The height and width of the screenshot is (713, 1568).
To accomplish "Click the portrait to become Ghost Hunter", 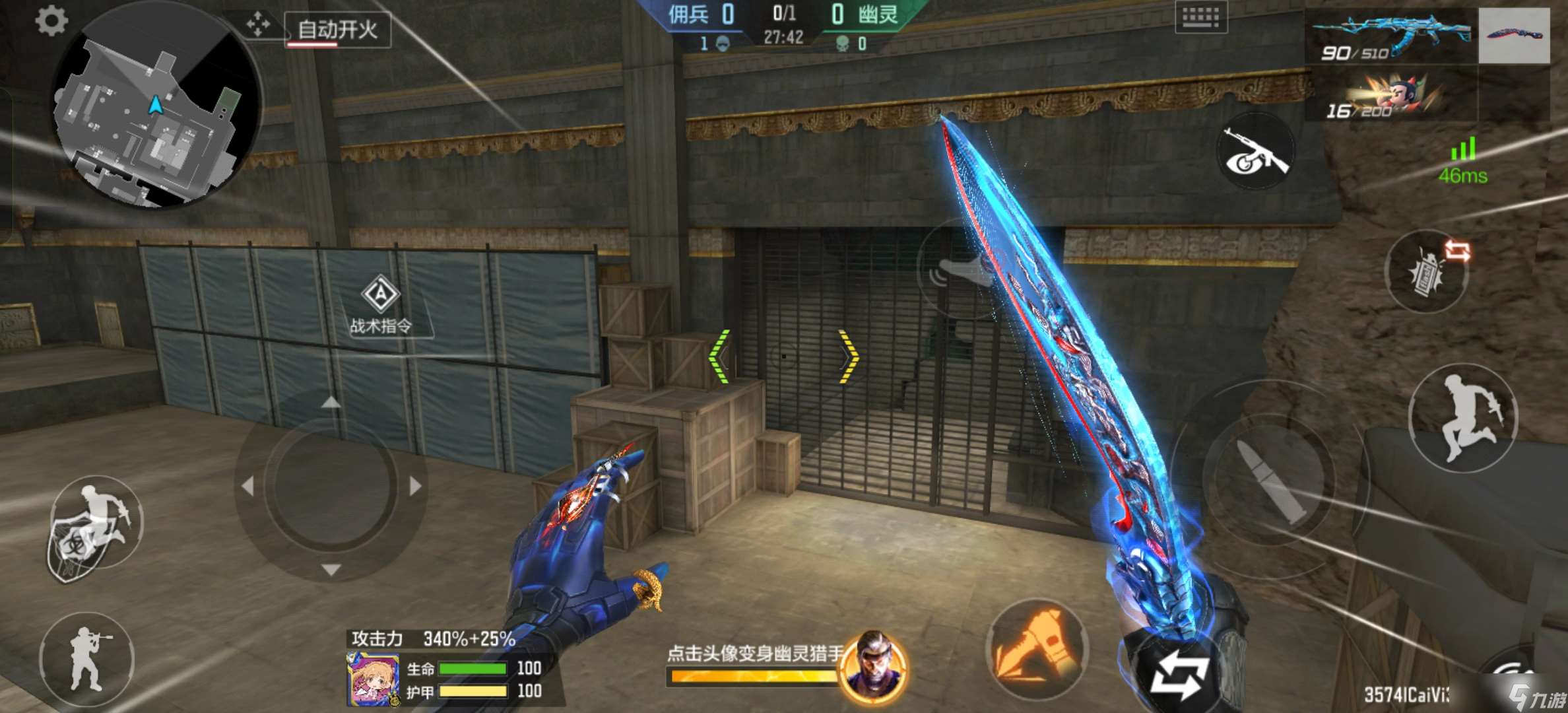I will click(874, 667).
